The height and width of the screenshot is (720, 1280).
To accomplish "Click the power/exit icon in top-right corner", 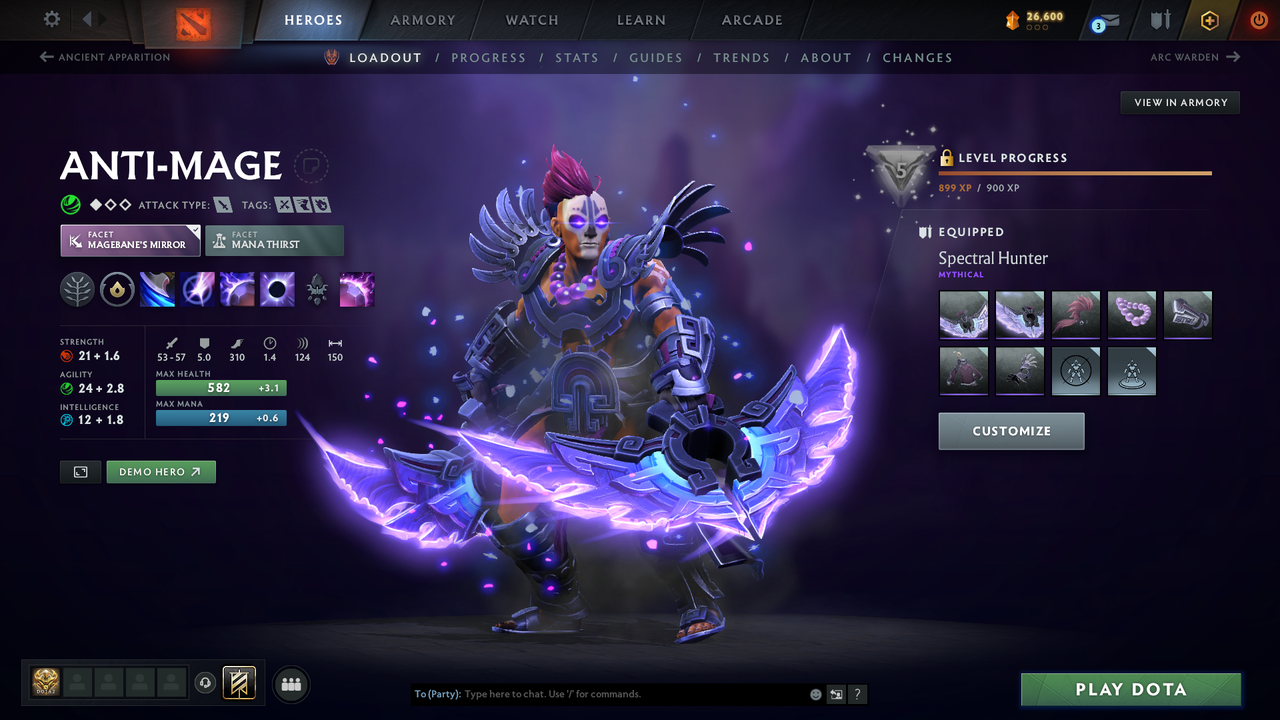I will click(1259, 19).
